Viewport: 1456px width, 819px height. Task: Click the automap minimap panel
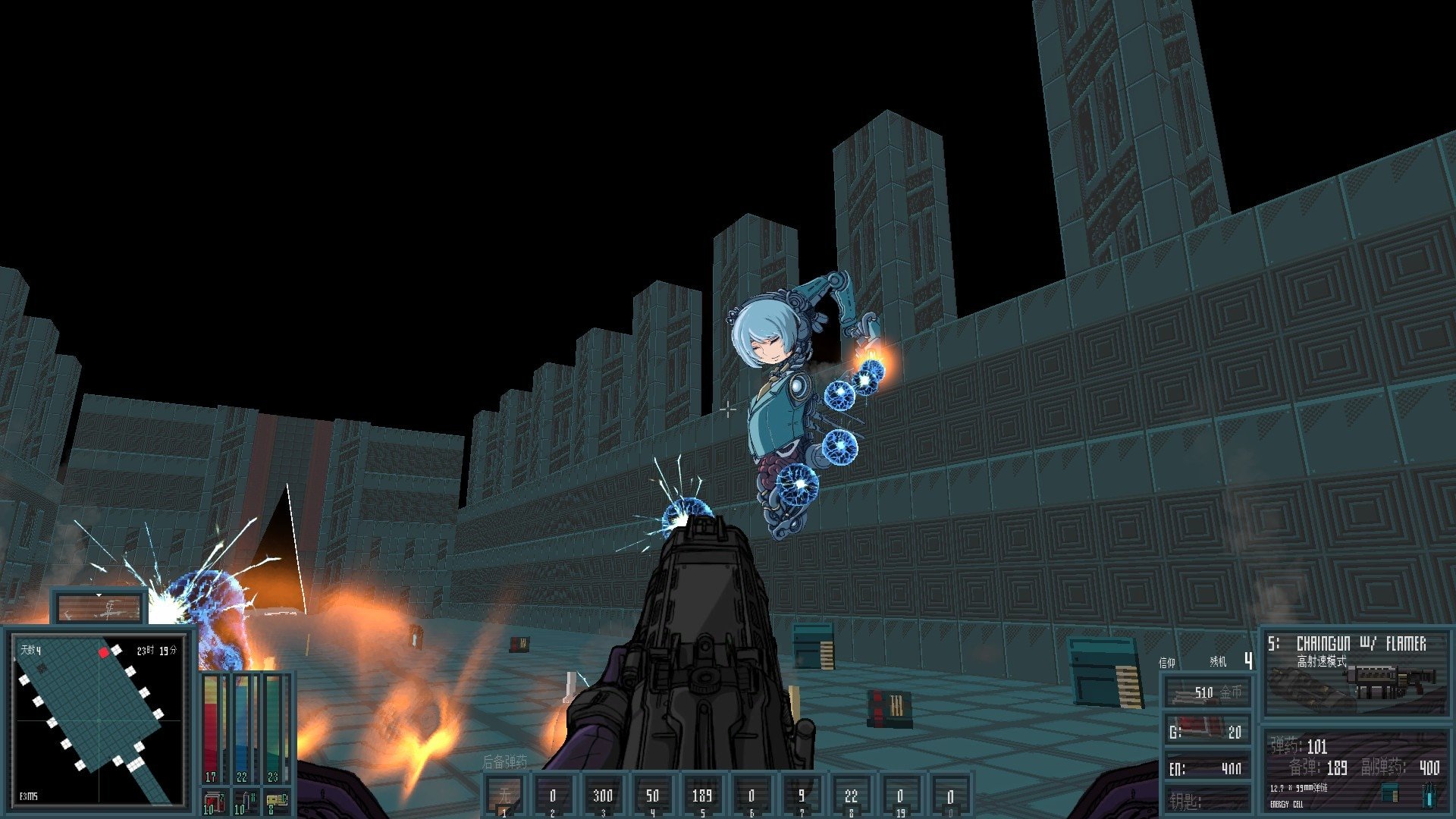tap(99, 719)
